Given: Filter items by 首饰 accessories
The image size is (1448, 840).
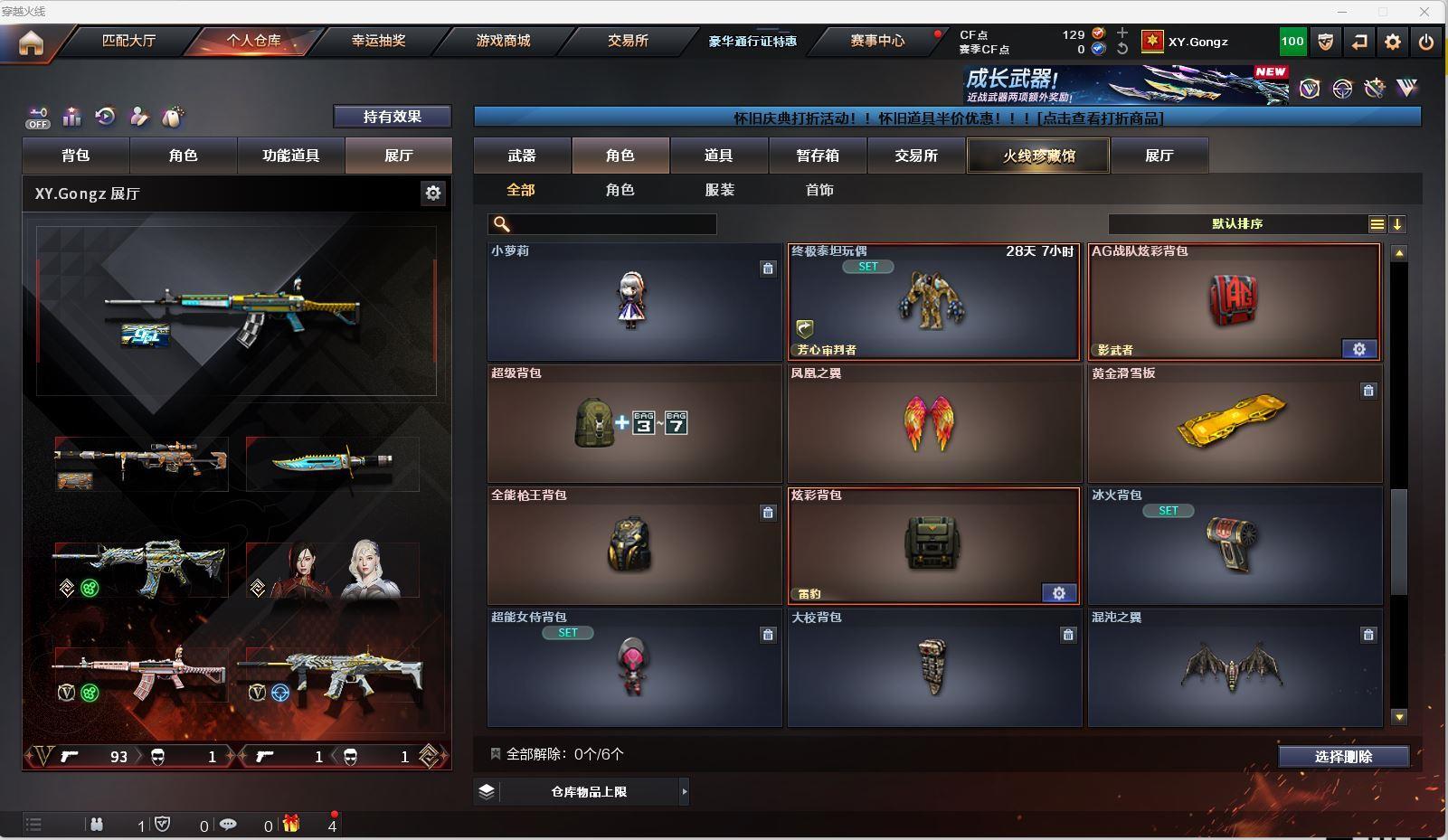Looking at the screenshot, I should point(819,190).
